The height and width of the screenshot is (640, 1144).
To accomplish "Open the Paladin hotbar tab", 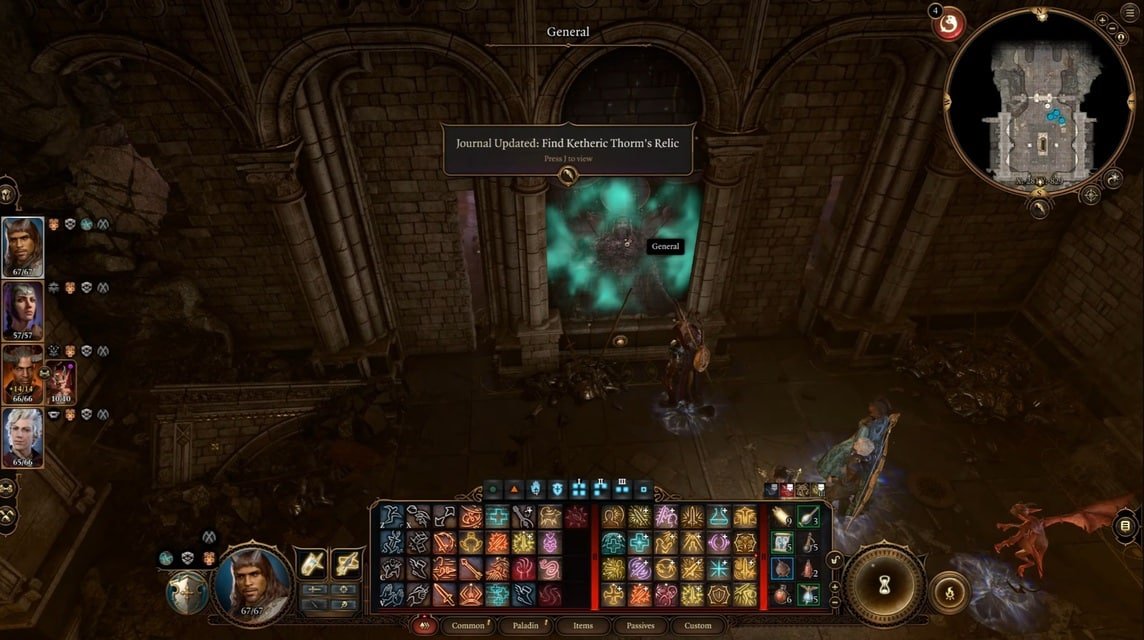I will [x=528, y=626].
